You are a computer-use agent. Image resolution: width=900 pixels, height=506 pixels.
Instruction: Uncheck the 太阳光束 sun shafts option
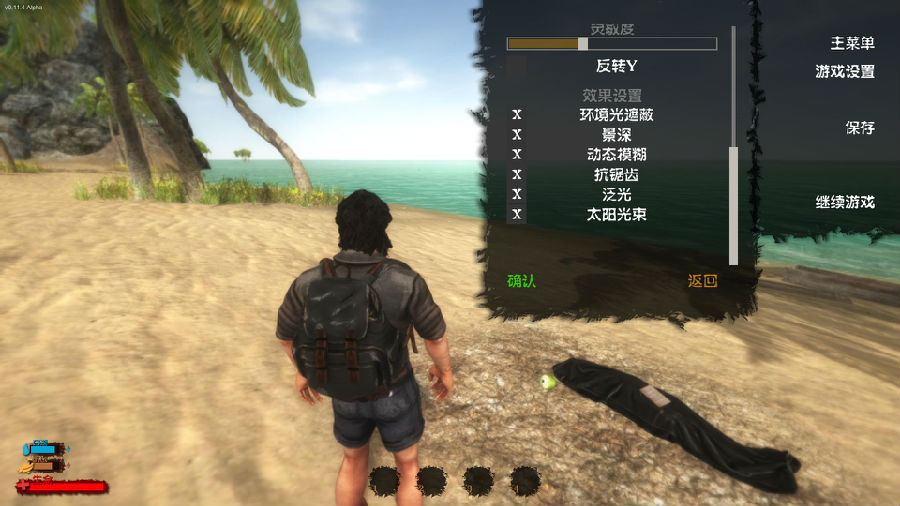click(517, 214)
